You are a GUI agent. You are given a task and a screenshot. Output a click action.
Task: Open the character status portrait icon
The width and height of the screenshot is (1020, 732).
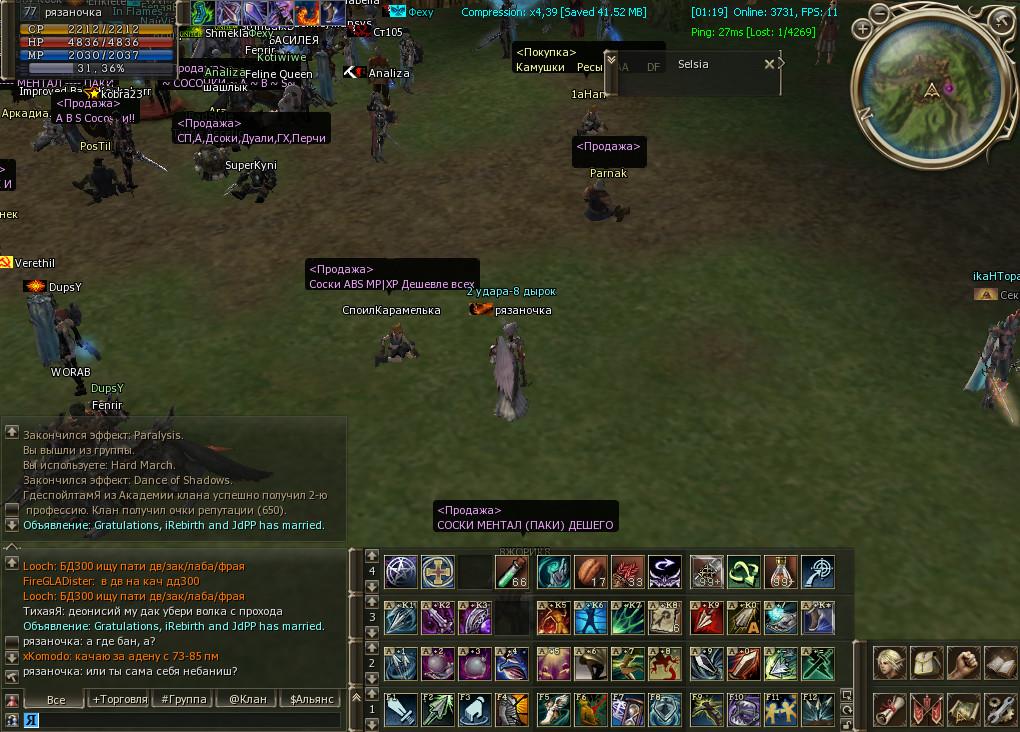tap(890, 663)
